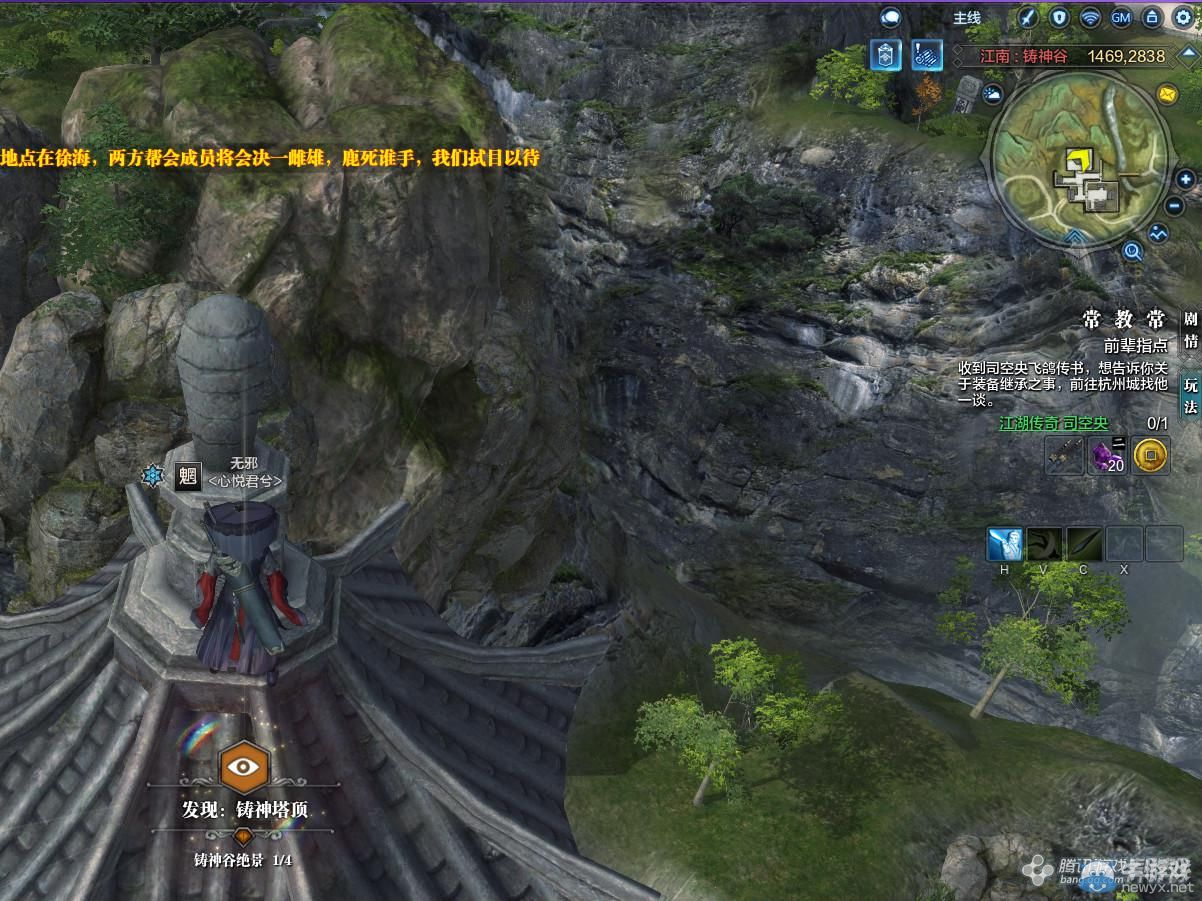Open the shield security icon

tap(1059, 17)
